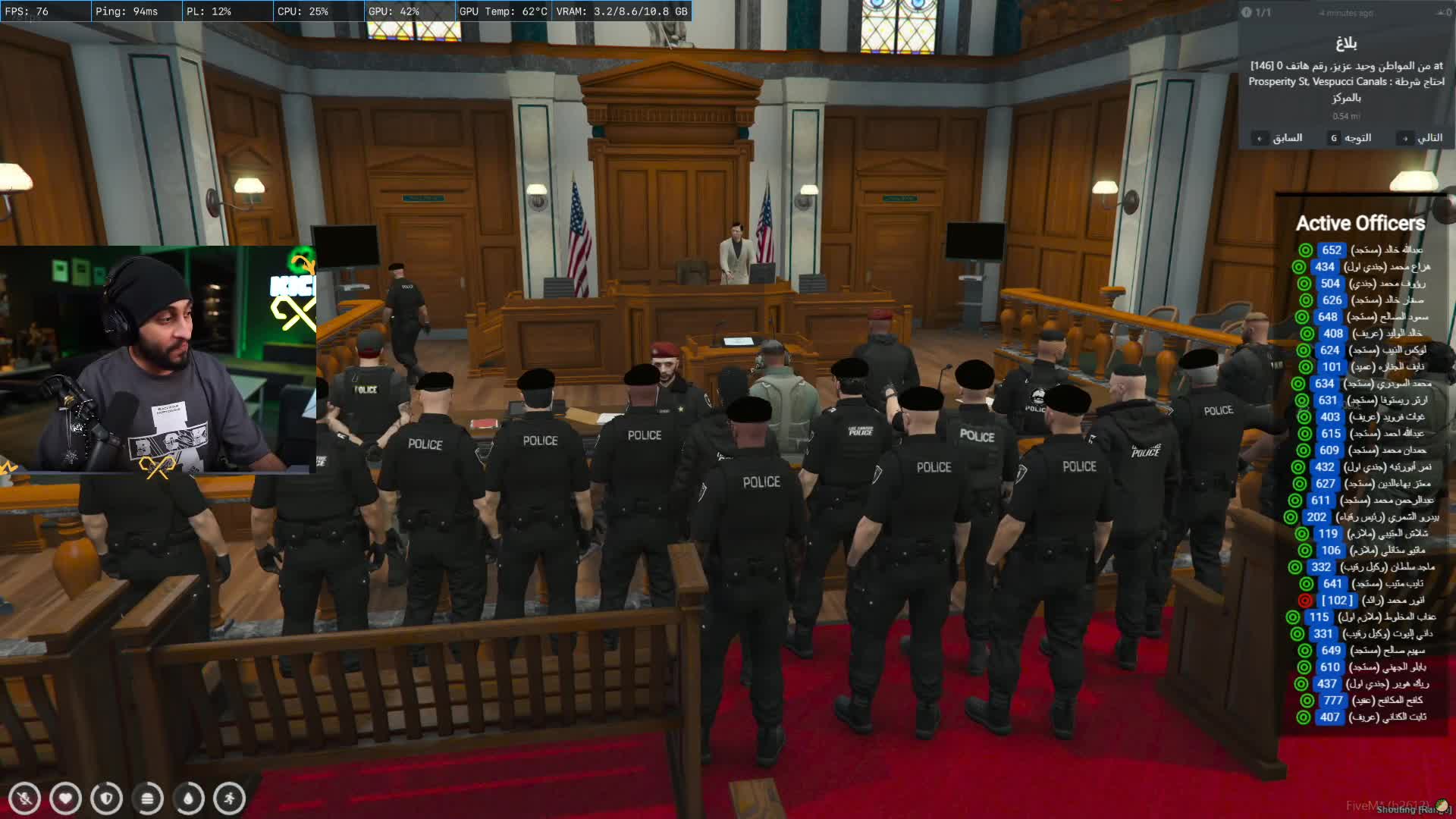Select officer 434 in the officers list
The image size is (1456, 819).
coord(1362,267)
